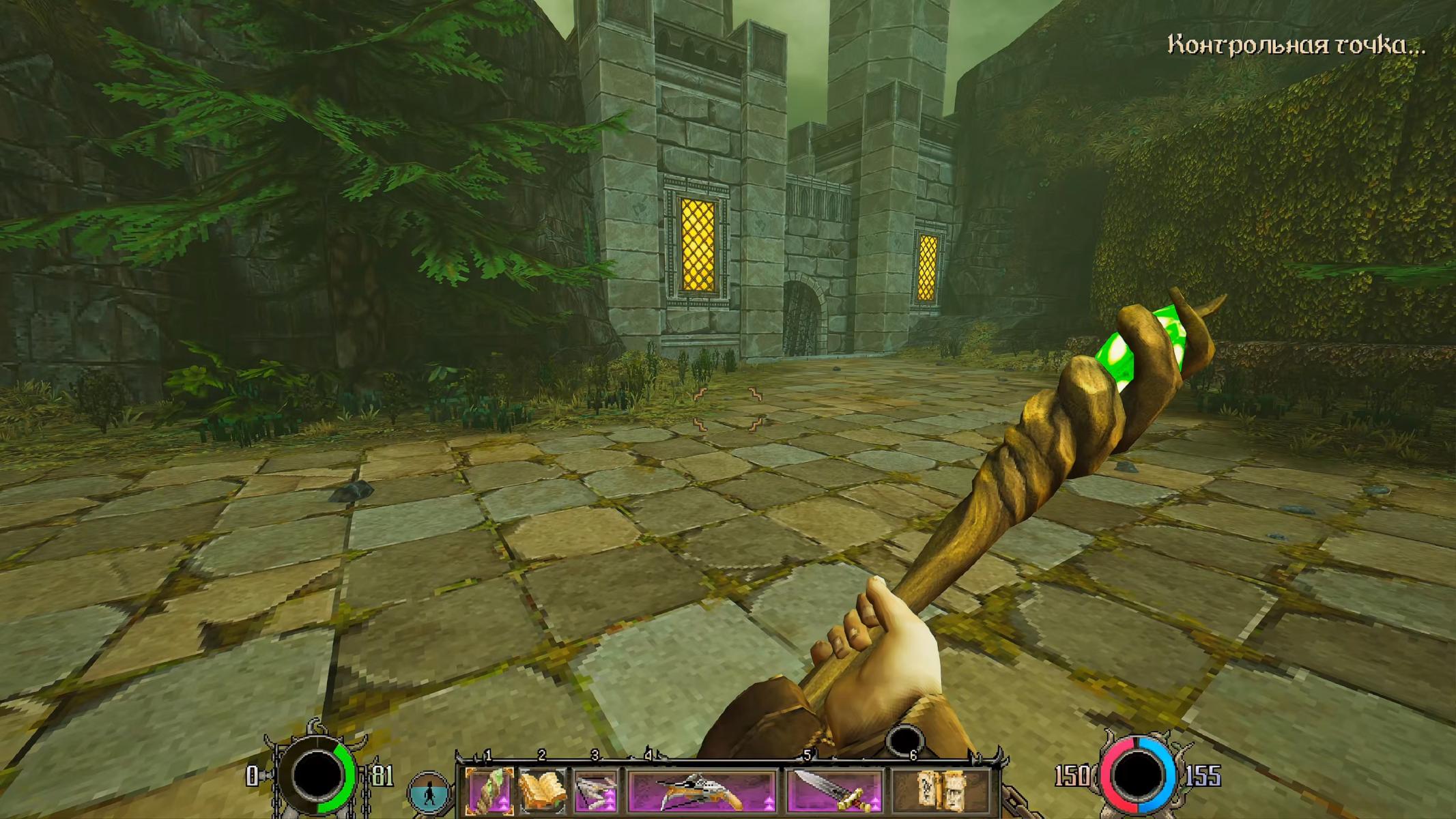Pick the tarot cards in slot 6
Screen dimensions: 1456x819
pos(941,791)
